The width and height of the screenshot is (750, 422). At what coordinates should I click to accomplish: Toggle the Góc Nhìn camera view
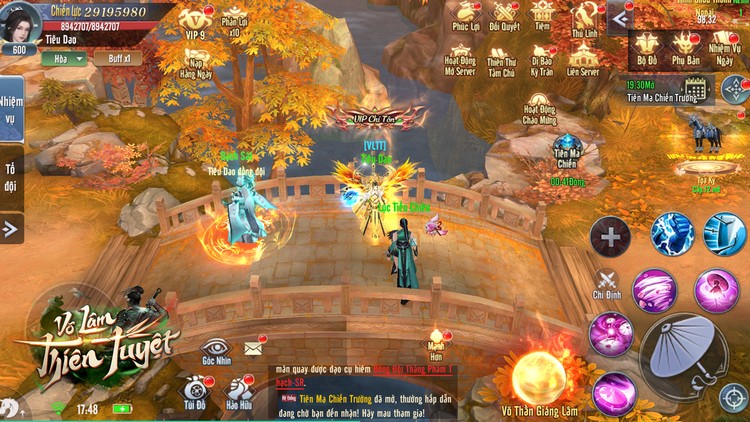(x=216, y=350)
